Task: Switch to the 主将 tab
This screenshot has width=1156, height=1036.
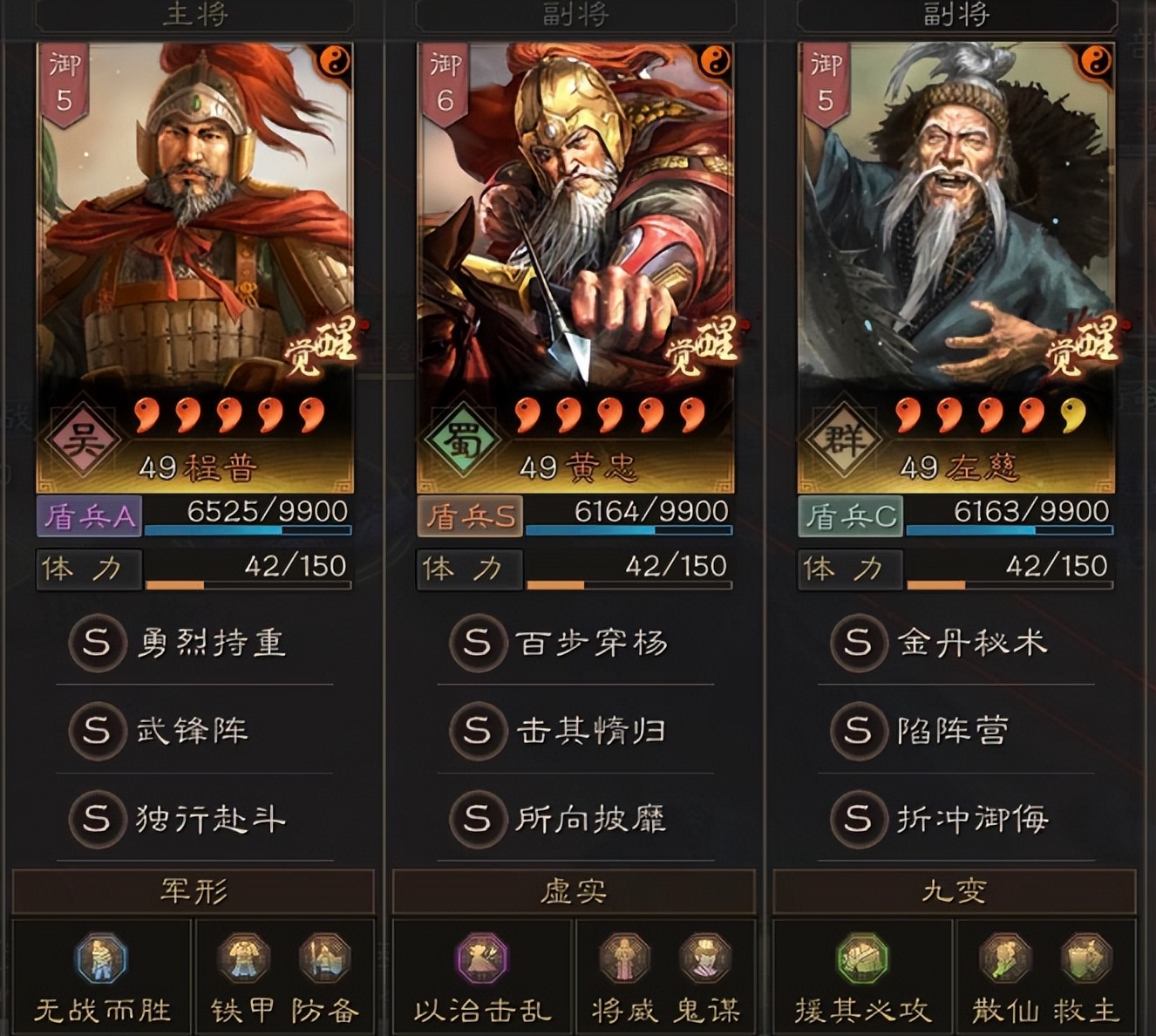Action: pos(194,12)
